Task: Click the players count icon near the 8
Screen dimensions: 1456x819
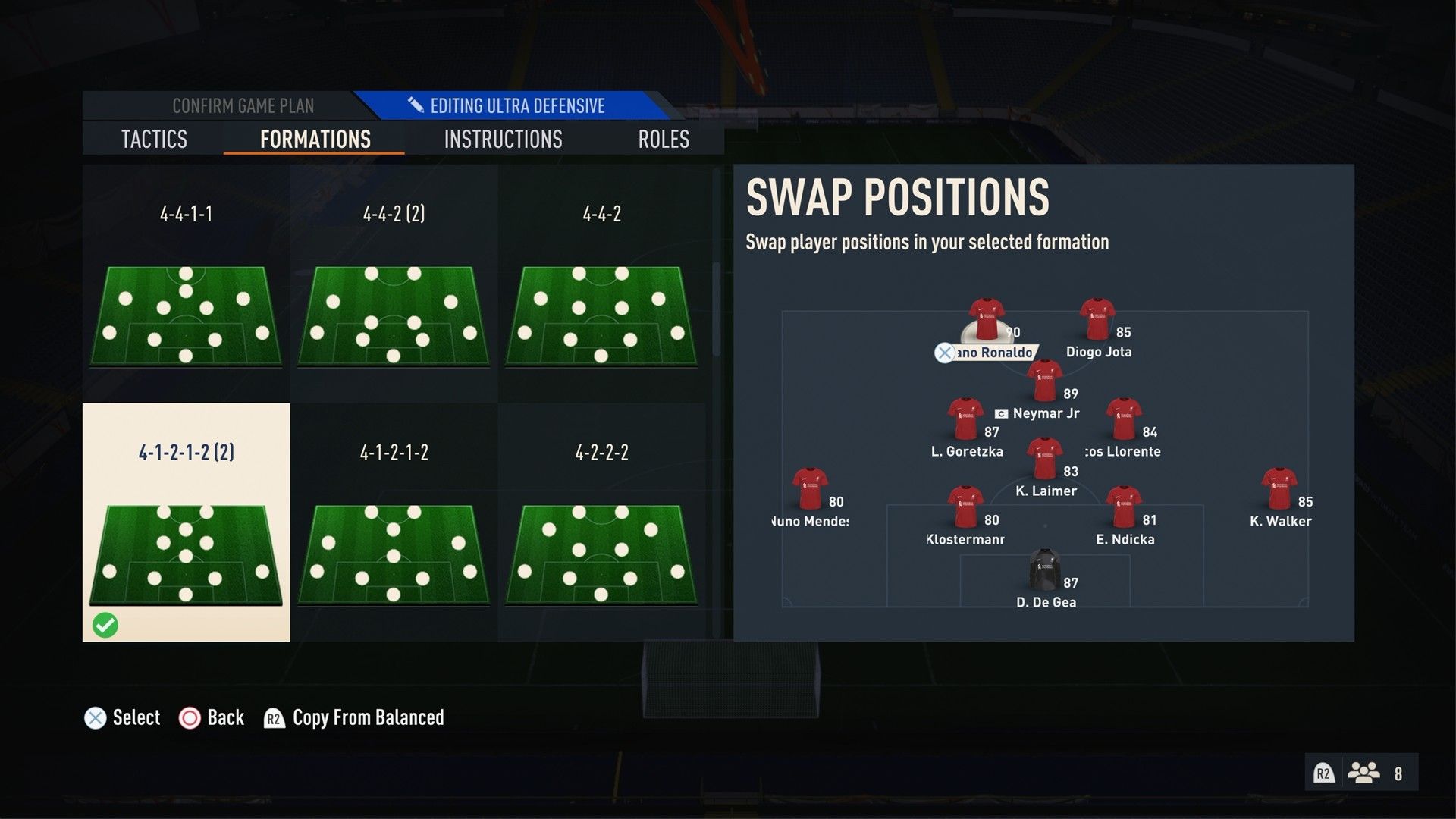Action: (x=1365, y=773)
